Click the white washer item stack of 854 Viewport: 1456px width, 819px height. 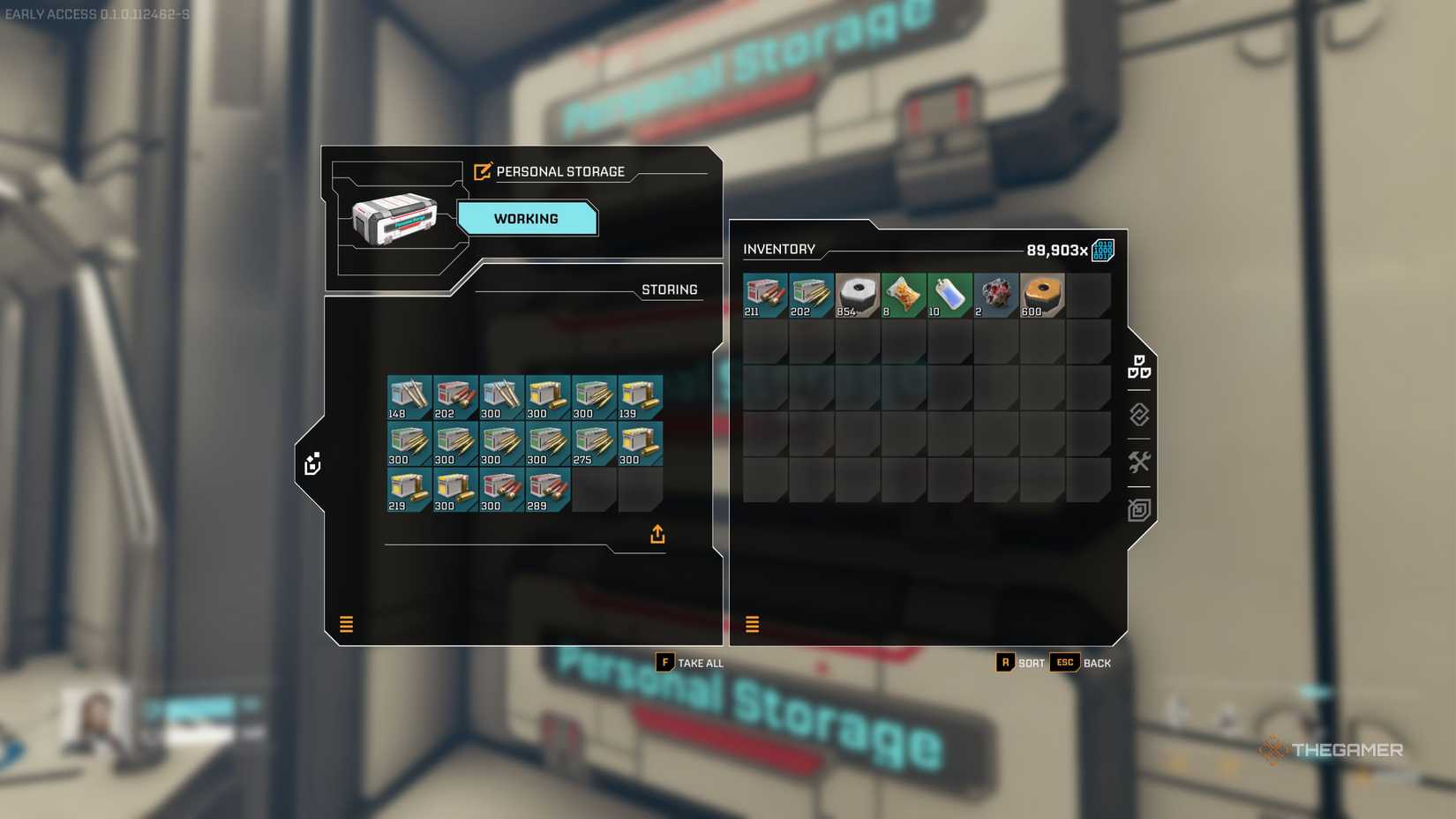[856, 295]
